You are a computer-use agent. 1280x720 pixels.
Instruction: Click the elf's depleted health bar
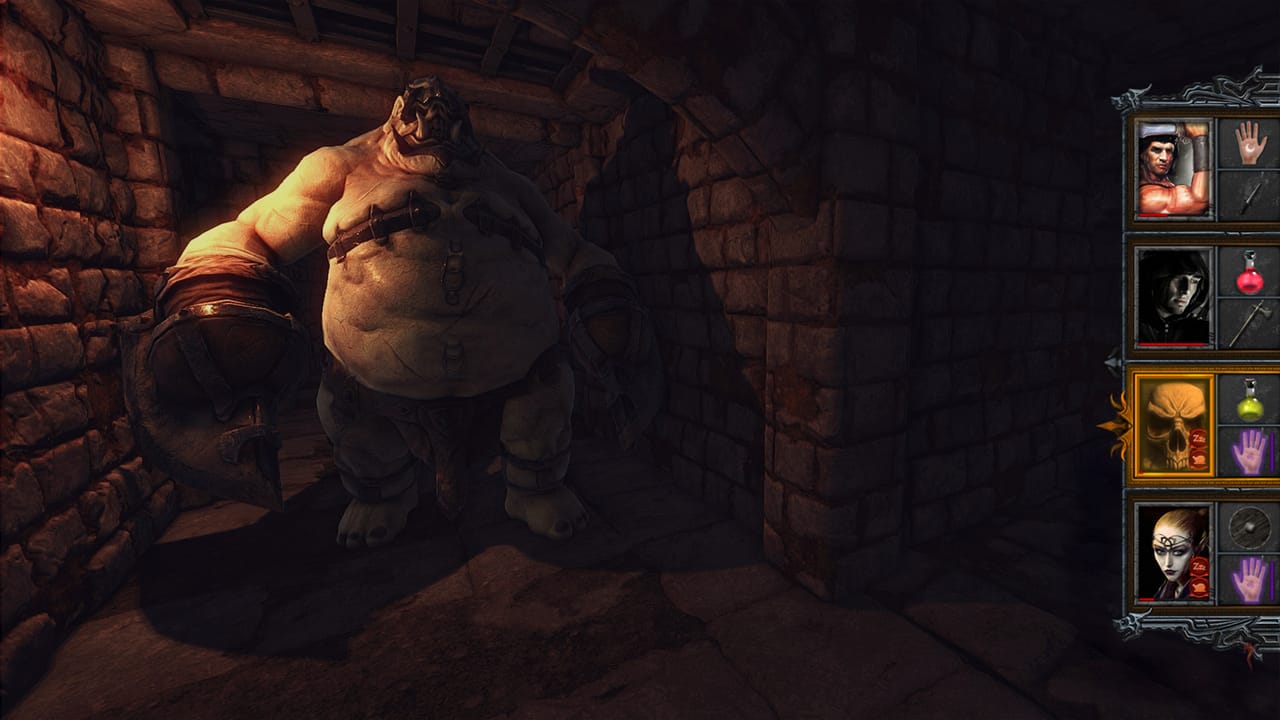[1148, 601]
